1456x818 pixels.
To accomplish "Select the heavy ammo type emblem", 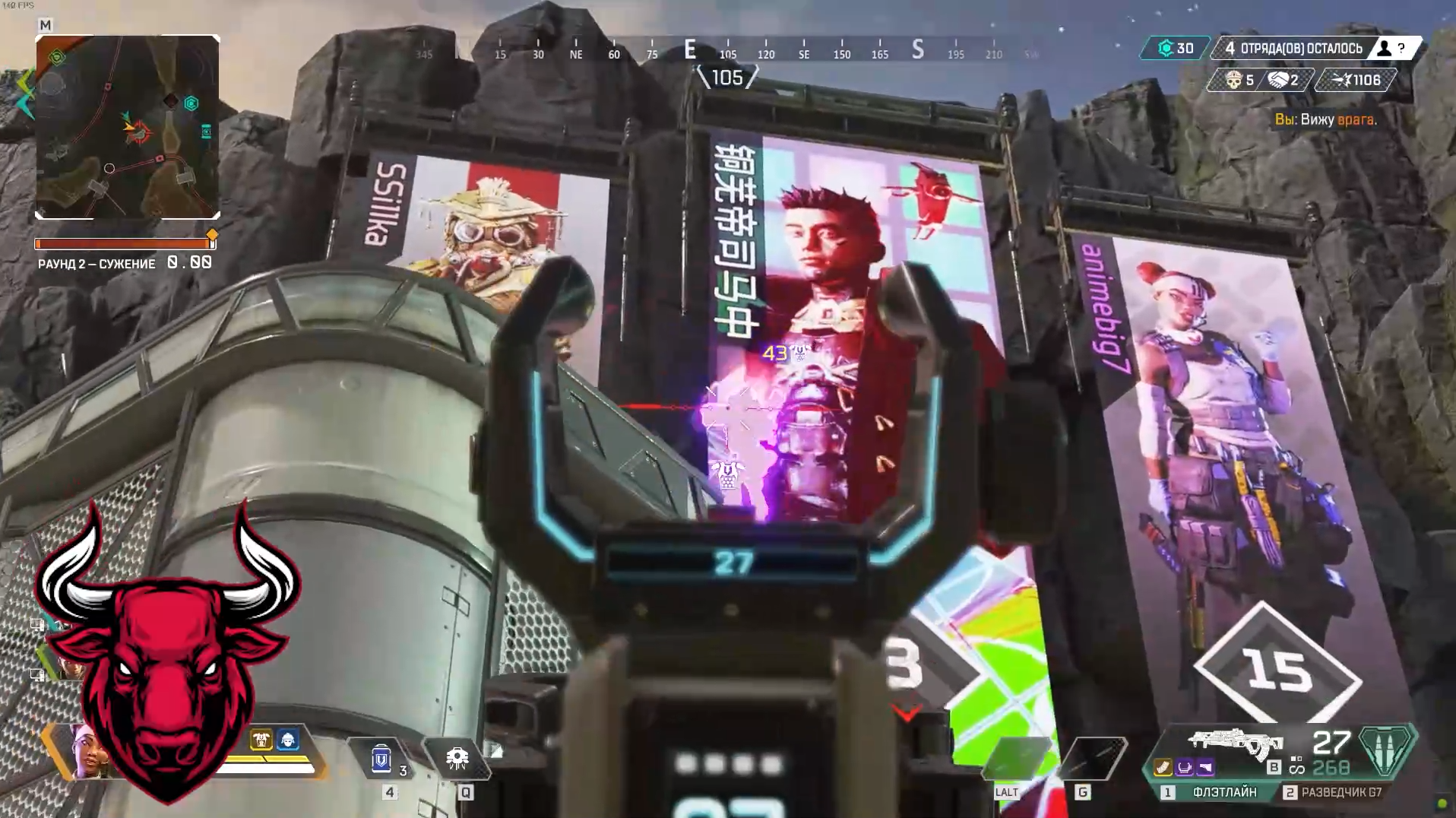I will [x=1385, y=749].
